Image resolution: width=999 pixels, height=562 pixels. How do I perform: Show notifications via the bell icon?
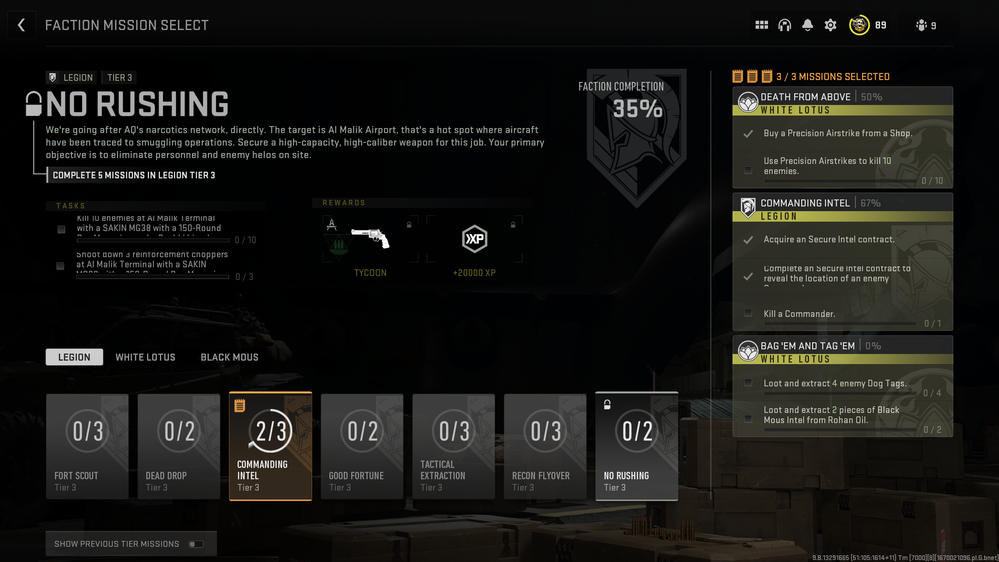point(808,25)
